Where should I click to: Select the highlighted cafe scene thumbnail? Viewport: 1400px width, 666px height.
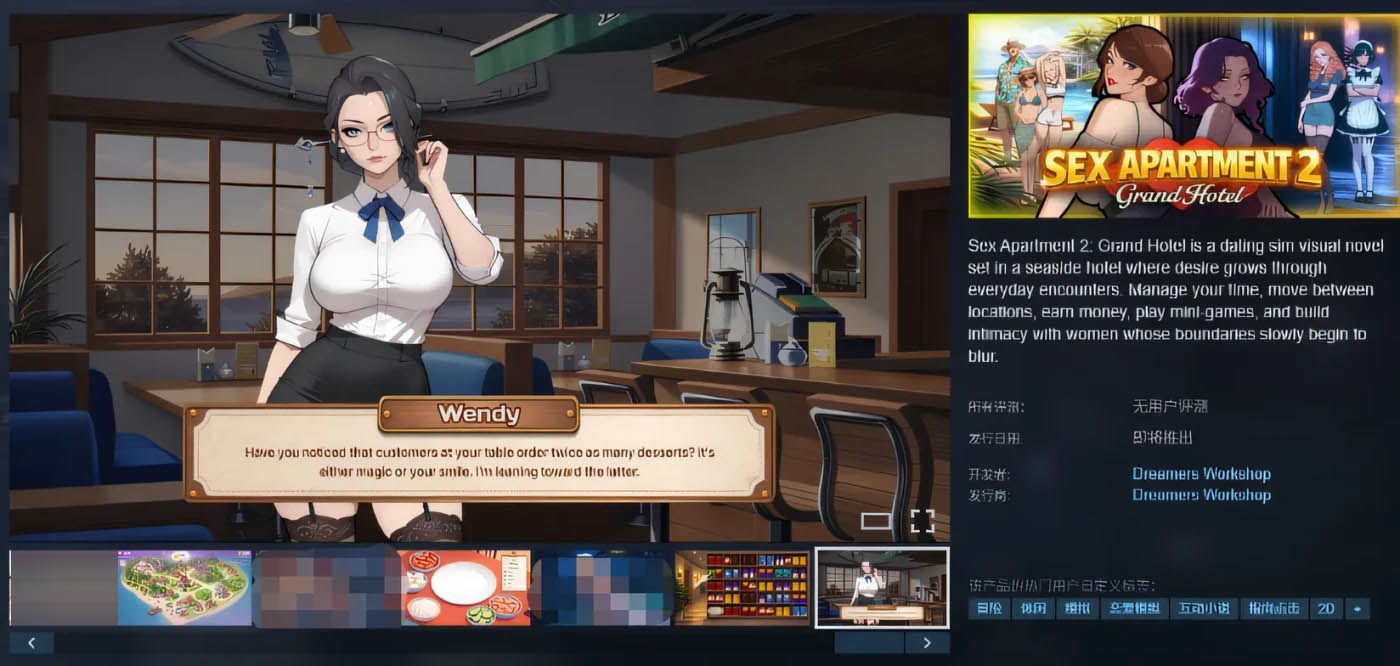[882, 588]
